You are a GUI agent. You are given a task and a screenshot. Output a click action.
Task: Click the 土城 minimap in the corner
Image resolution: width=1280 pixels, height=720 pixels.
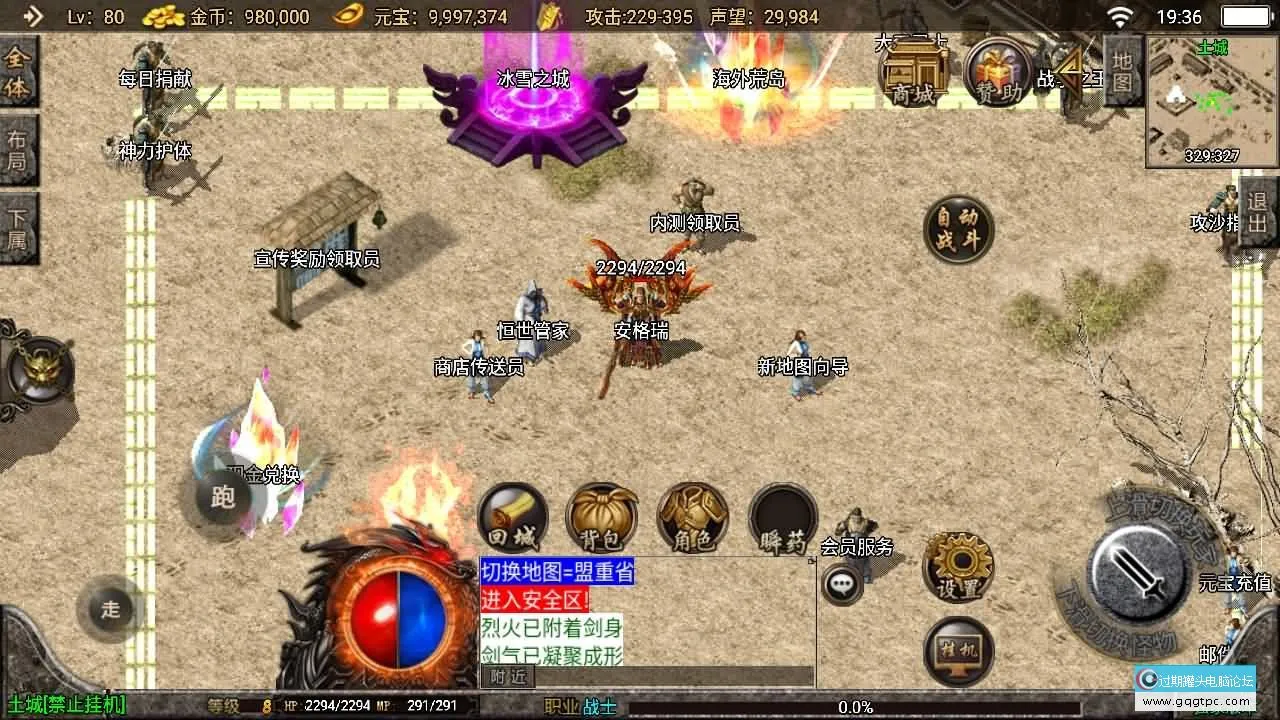(1210, 100)
